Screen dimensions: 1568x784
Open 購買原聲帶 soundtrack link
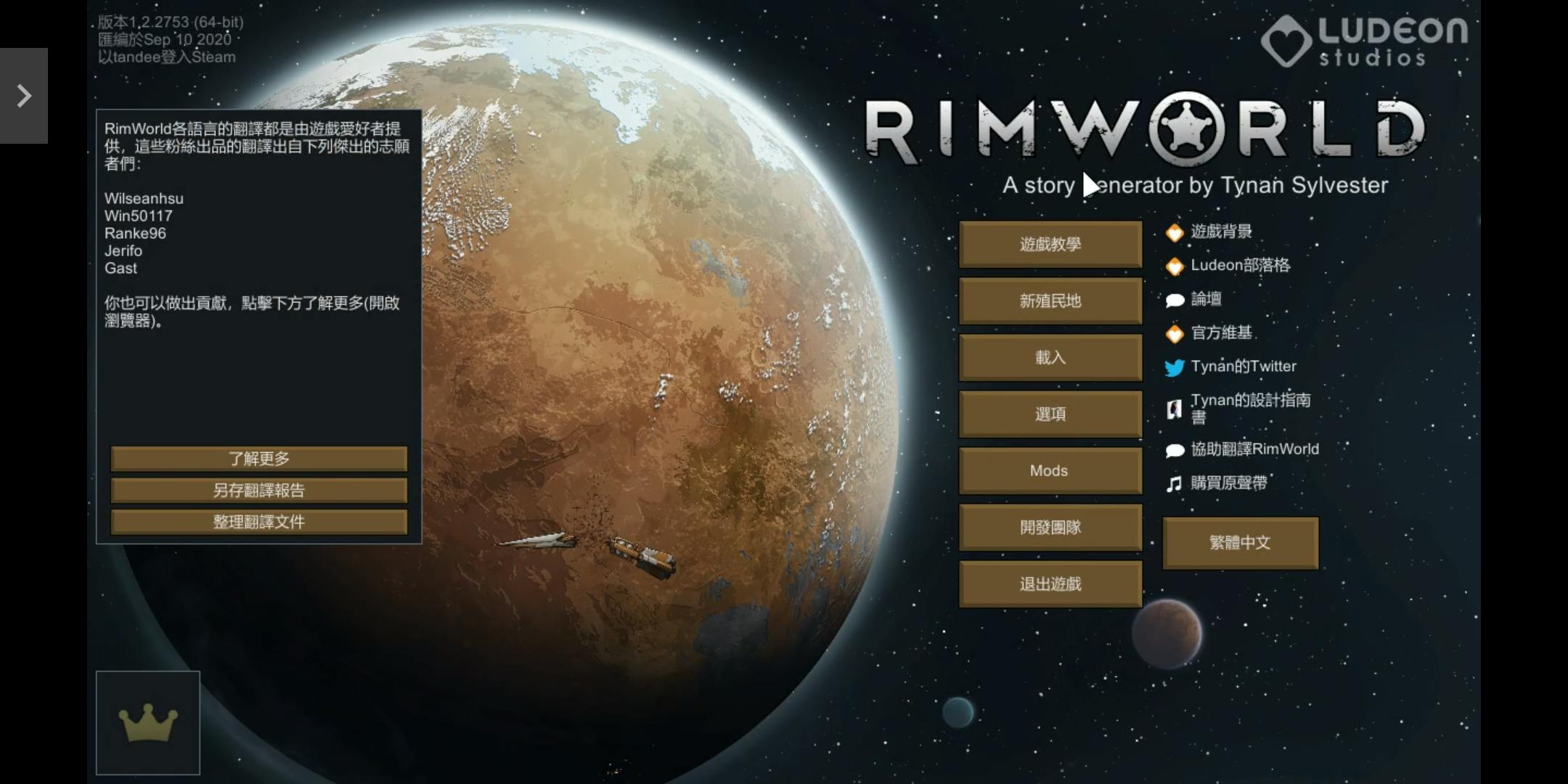coord(1228,483)
